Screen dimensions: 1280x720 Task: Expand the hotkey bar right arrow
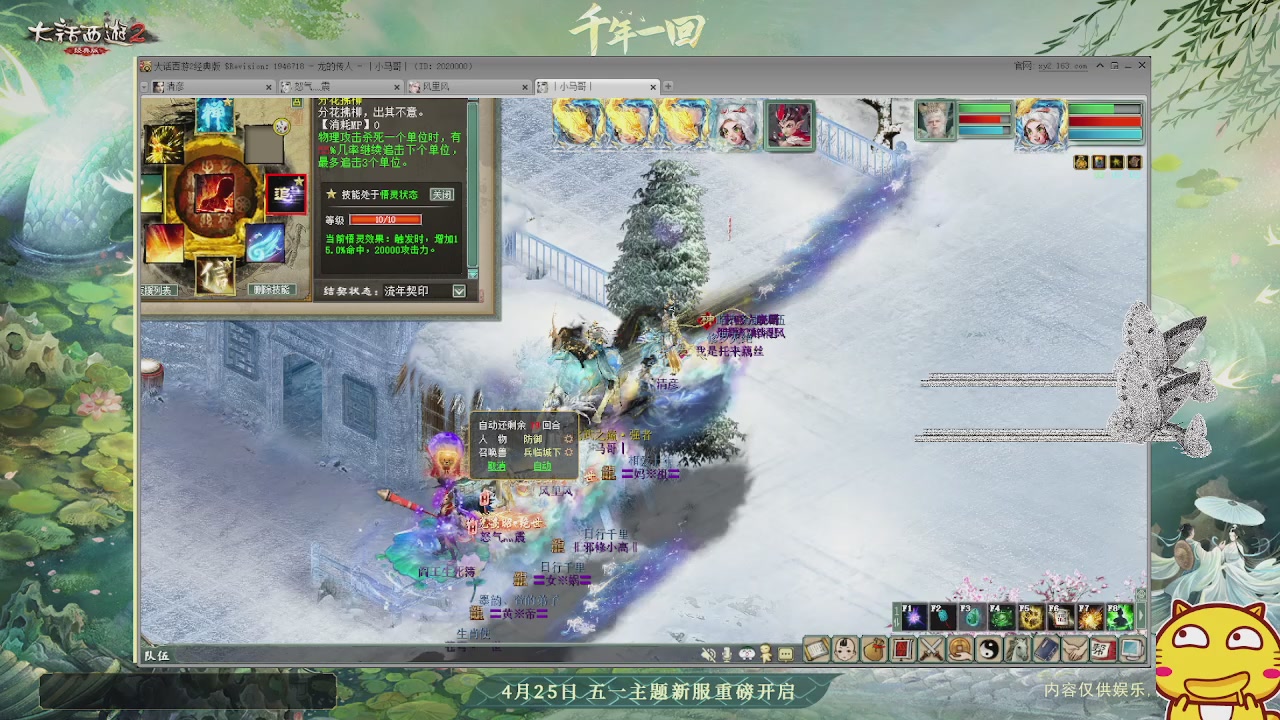click(1141, 615)
